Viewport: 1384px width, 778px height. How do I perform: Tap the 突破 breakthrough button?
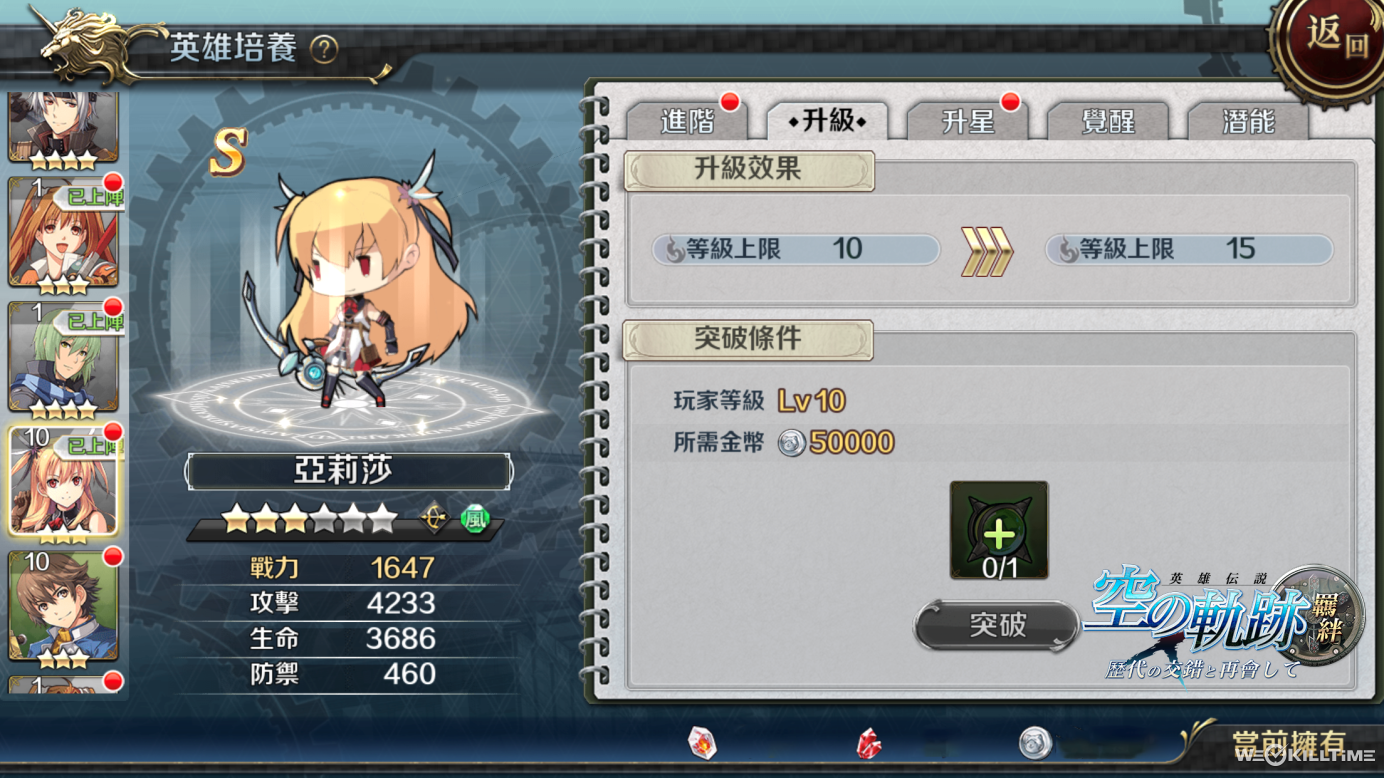tap(997, 625)
